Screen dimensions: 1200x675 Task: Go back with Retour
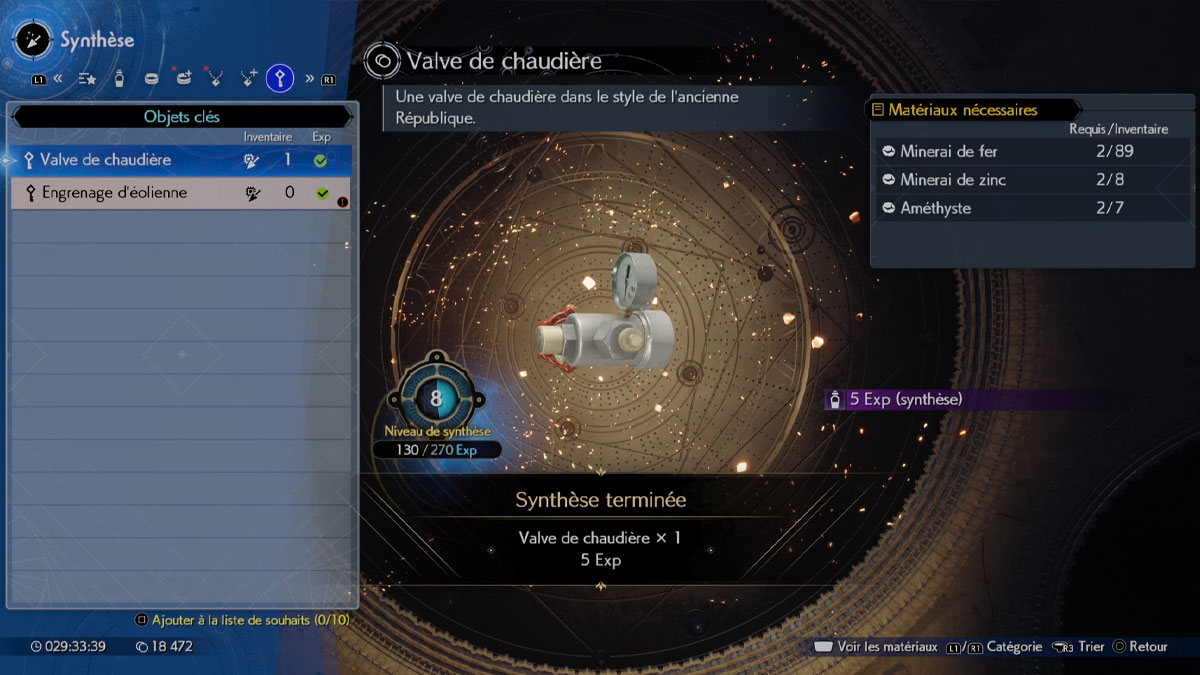(x=1140, y=647)
